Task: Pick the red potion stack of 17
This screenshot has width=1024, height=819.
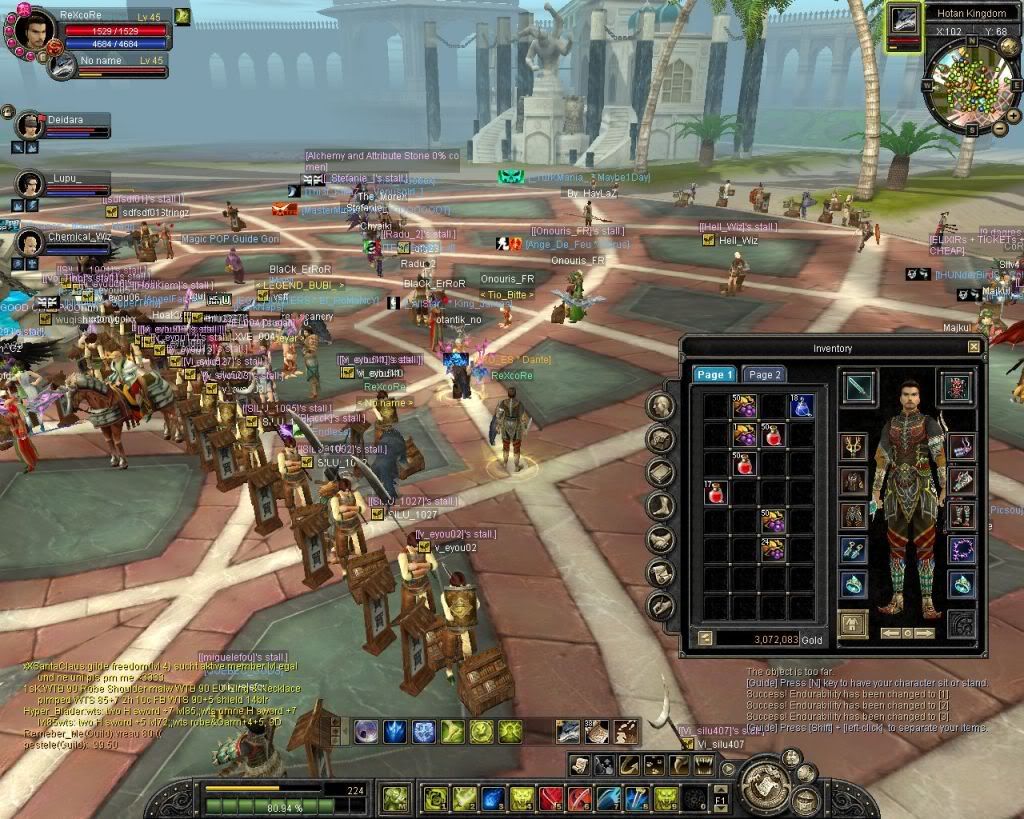Action: (716, 492)
